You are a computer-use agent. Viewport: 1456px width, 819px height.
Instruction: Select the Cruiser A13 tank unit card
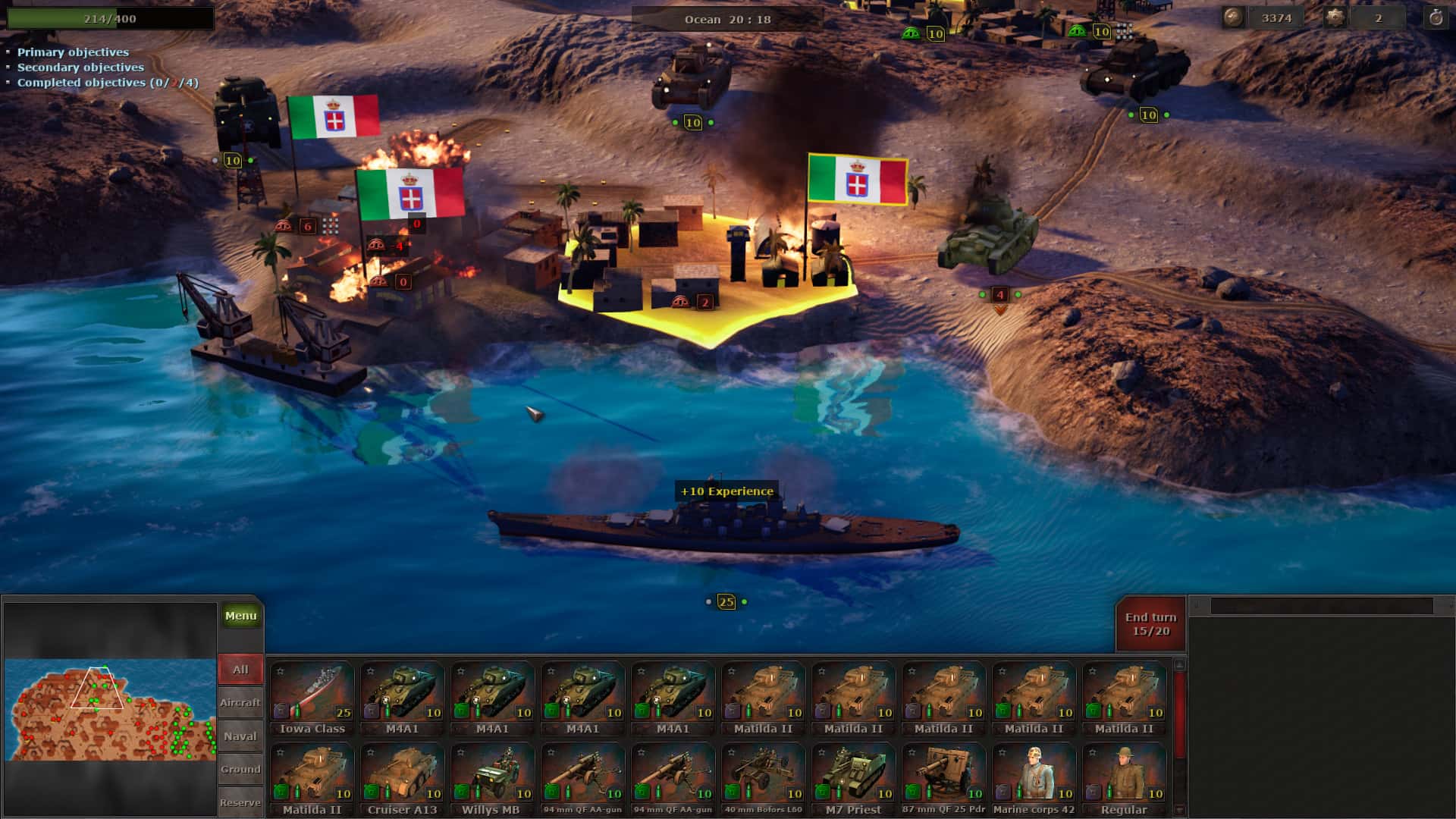[x=403, y=773]
